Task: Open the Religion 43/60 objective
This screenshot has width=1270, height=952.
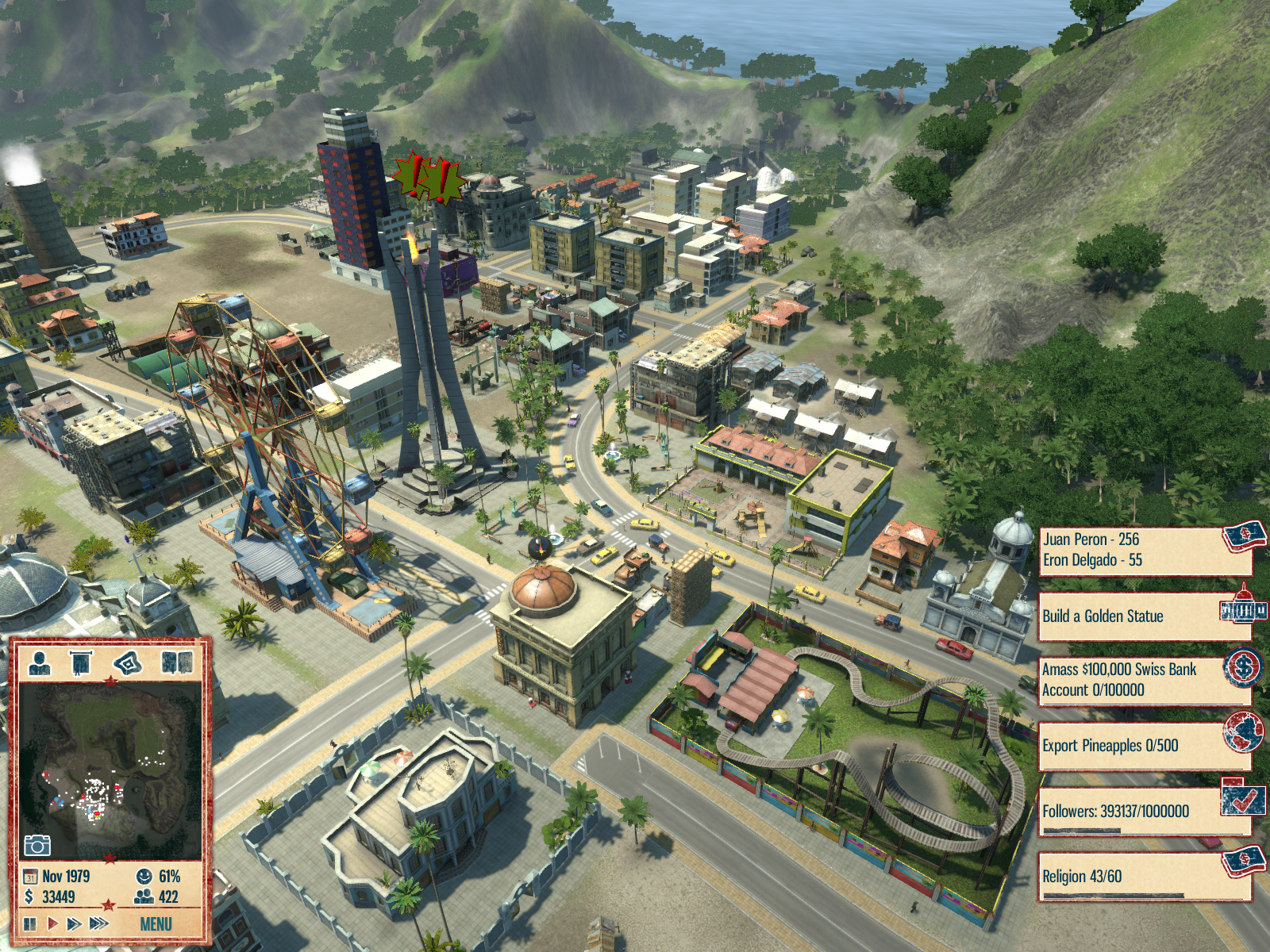Action: click(x=1143, y=877)
